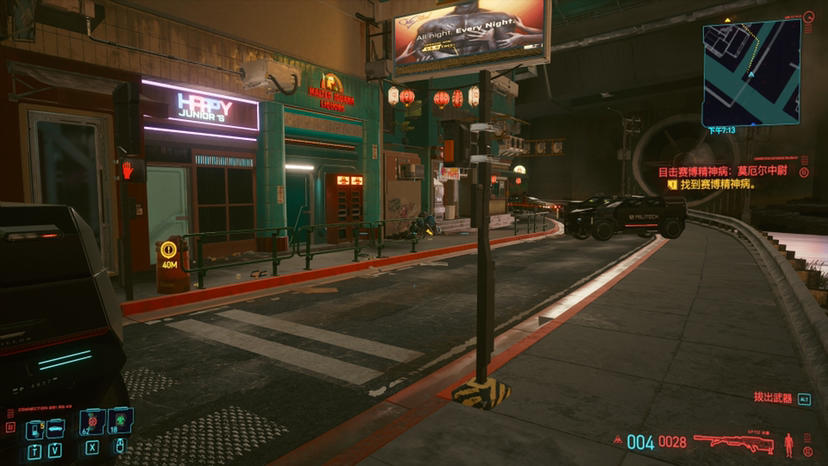Click the phone quick-access slot
This screenshot has width=828, height=466.
34,429
